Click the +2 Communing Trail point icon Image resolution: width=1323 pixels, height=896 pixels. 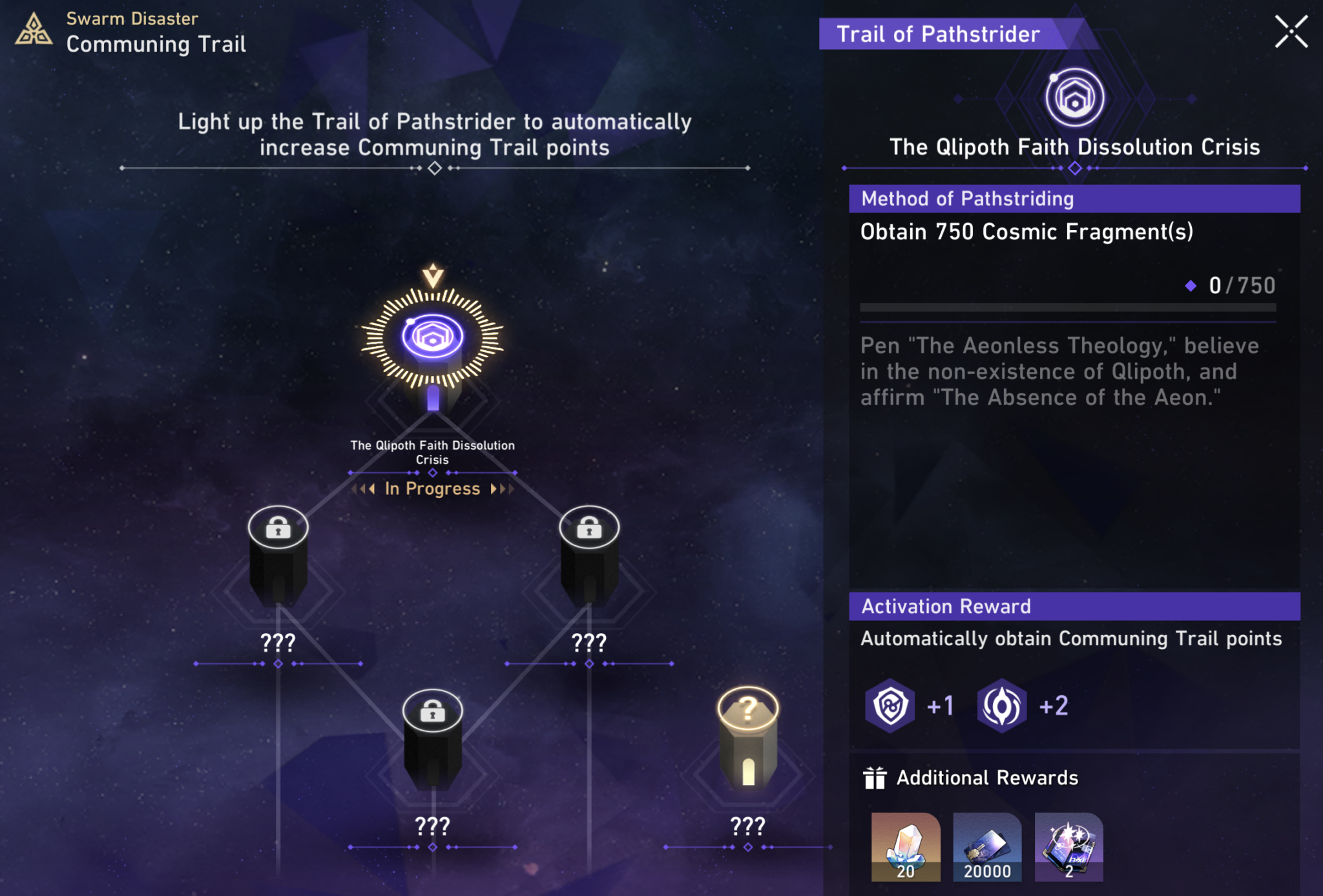tap(1002, 705)
